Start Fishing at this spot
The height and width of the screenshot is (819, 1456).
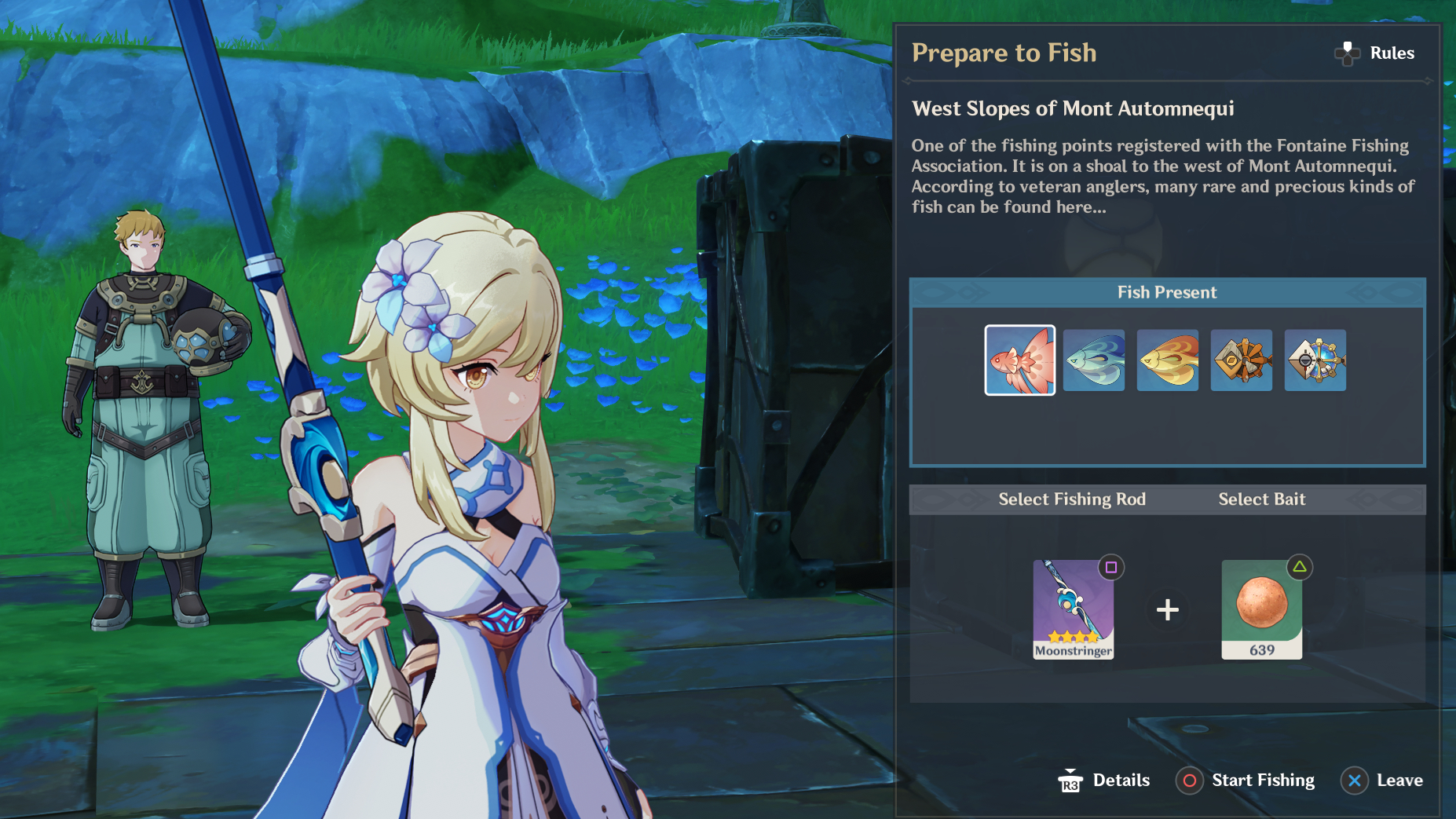(x=1246, y=781)
